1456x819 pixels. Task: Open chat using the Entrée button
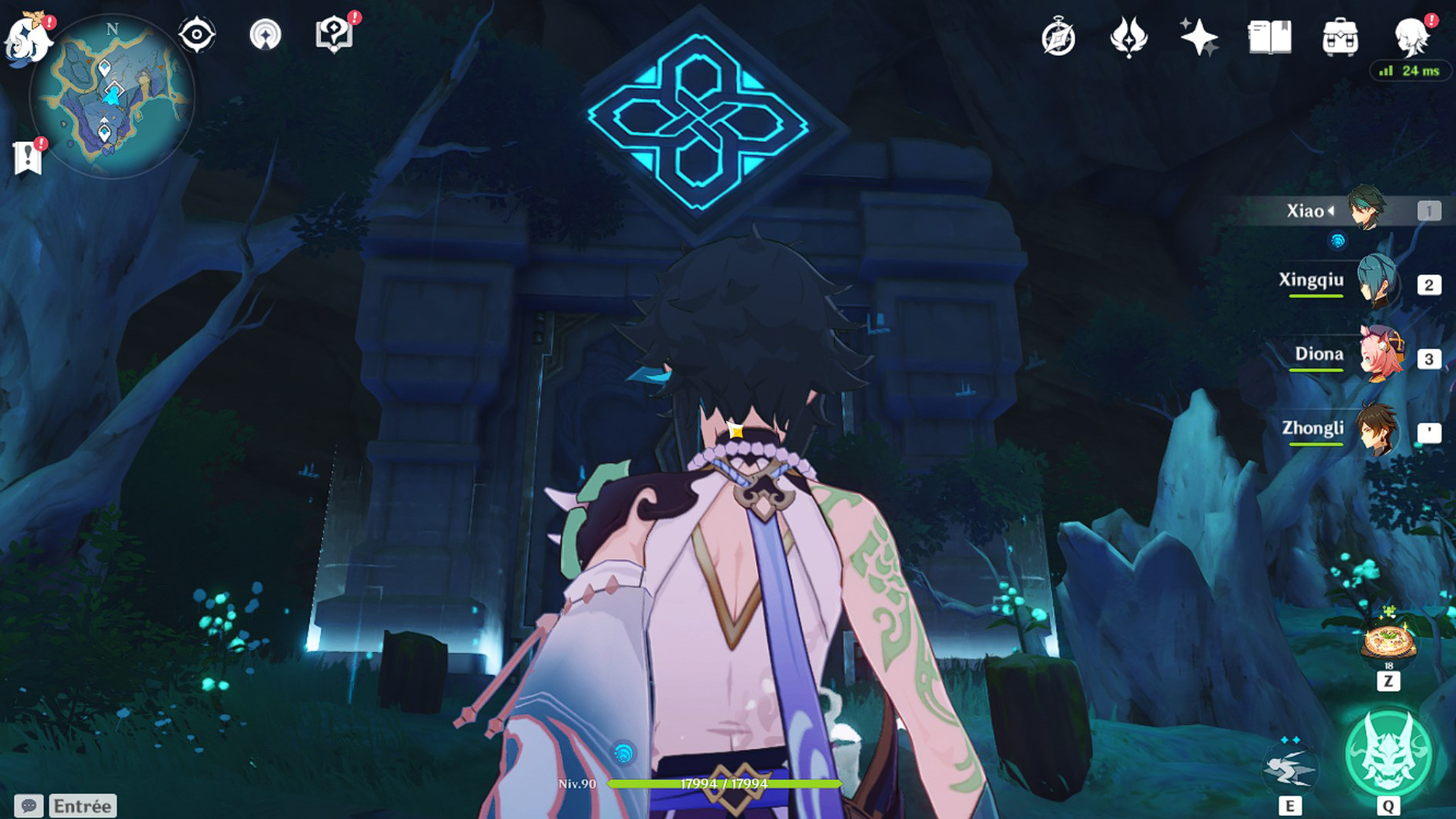[x=81, y=805]
